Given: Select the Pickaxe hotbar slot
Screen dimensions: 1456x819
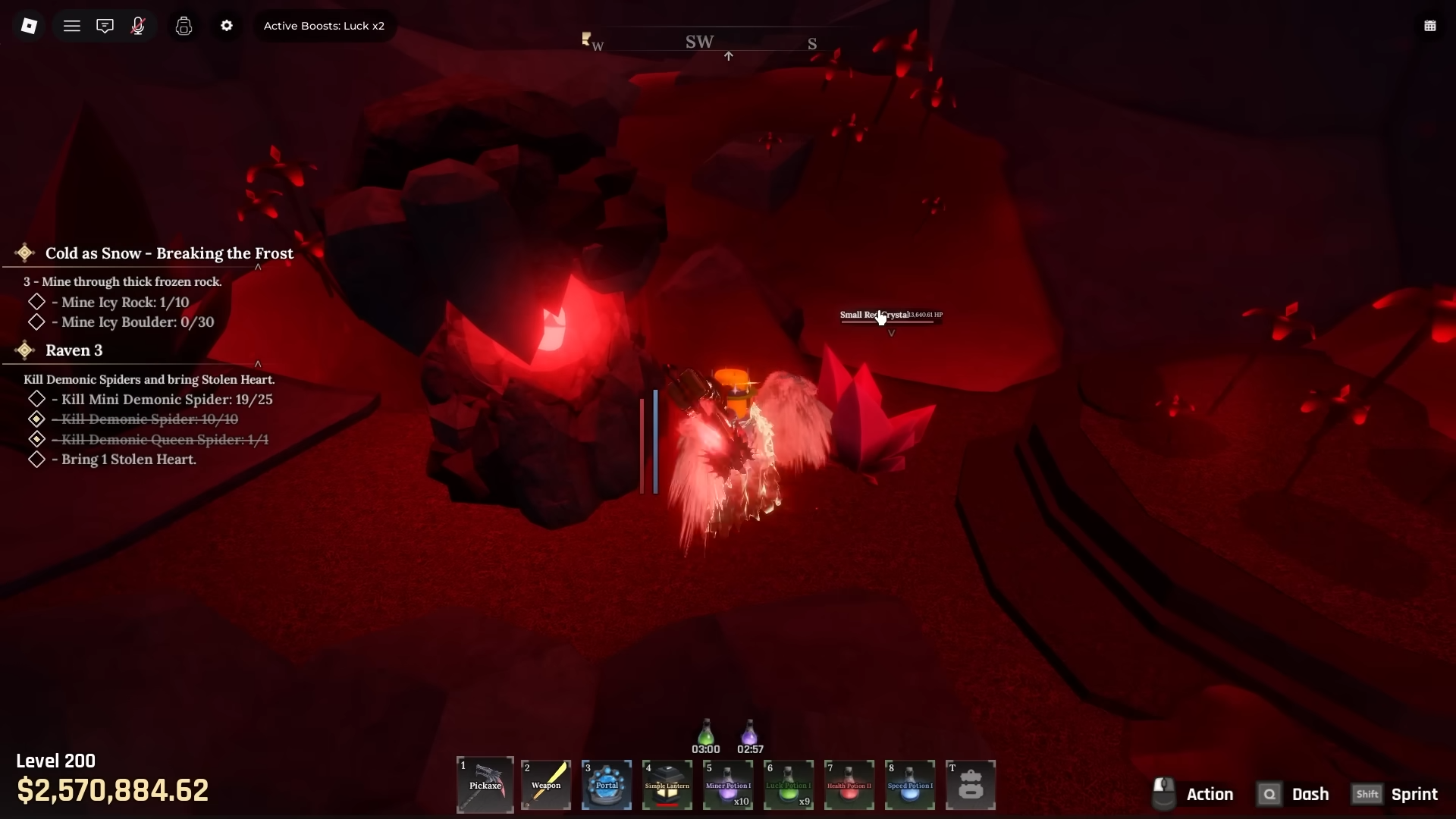Looking at the screenshot, I should point(485,785).
